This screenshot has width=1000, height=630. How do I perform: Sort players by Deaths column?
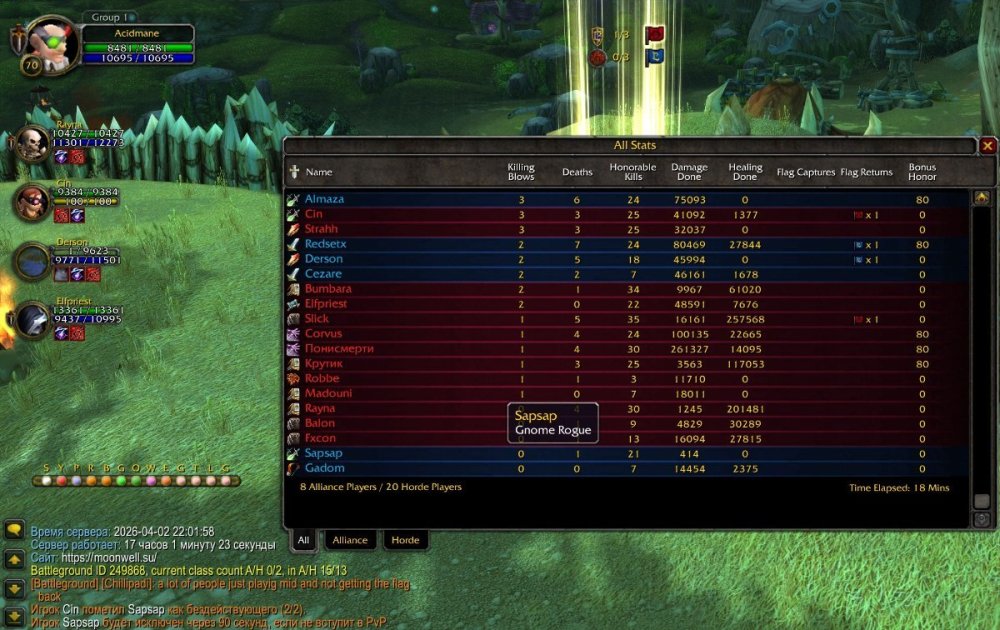(577, 172)
